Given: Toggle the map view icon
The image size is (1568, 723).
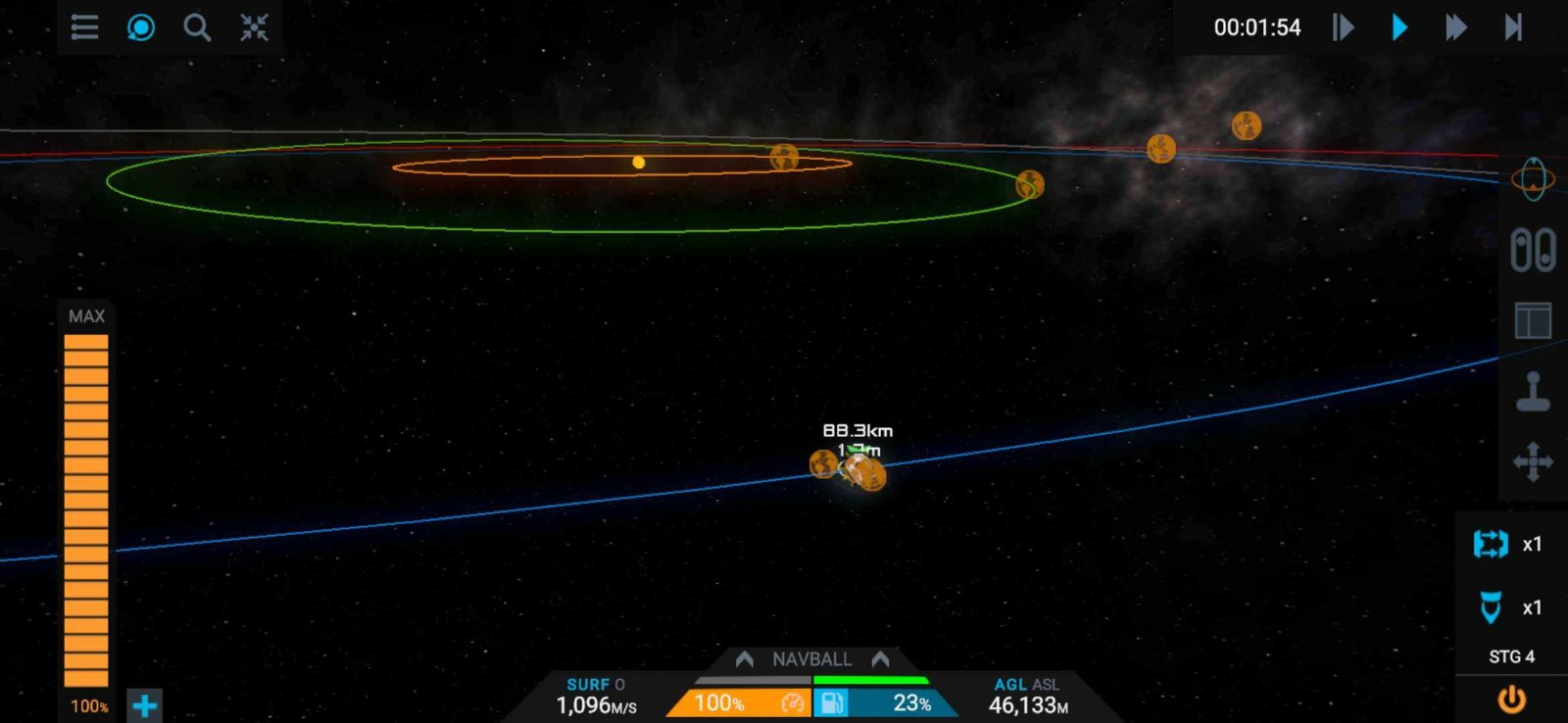Looking at the screenshot, I should point(141,27).
